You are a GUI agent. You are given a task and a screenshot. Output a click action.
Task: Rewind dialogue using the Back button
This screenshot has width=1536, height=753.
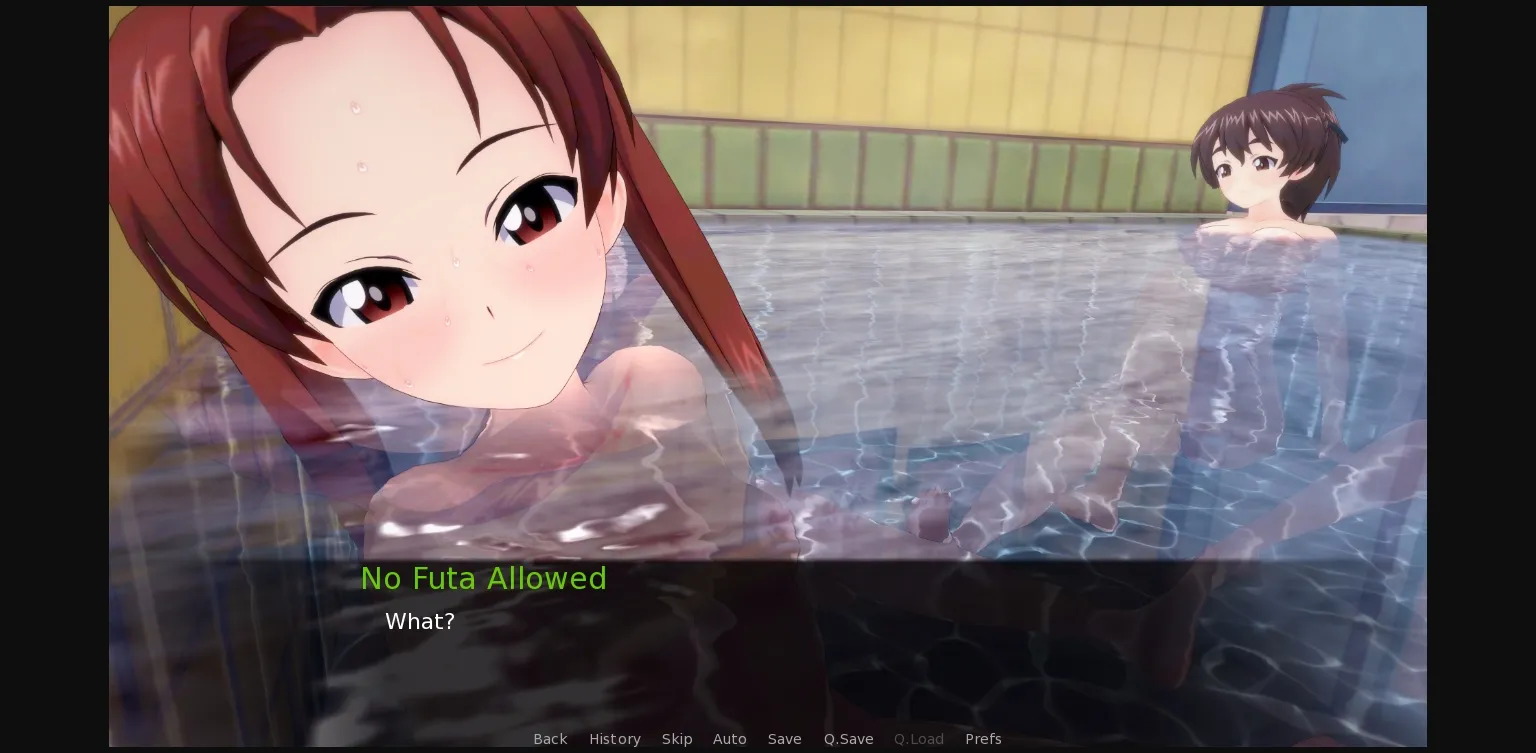(x=550, y=739)
